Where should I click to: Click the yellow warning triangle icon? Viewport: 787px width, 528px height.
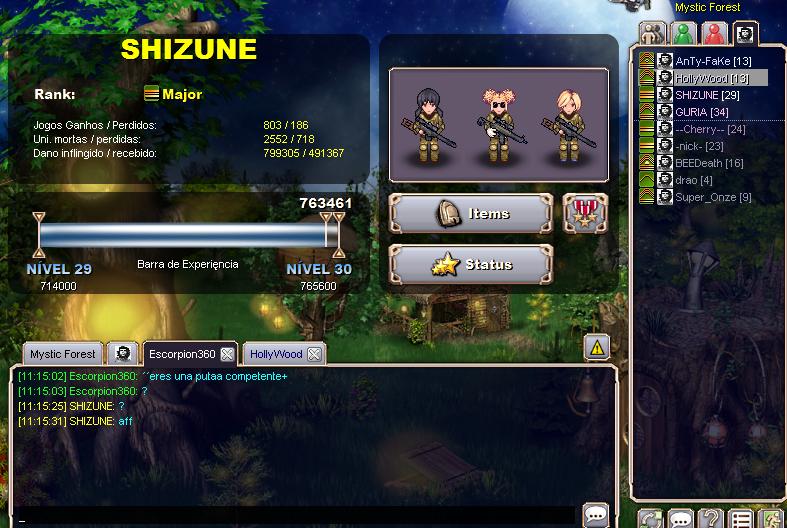coord(597,347)
